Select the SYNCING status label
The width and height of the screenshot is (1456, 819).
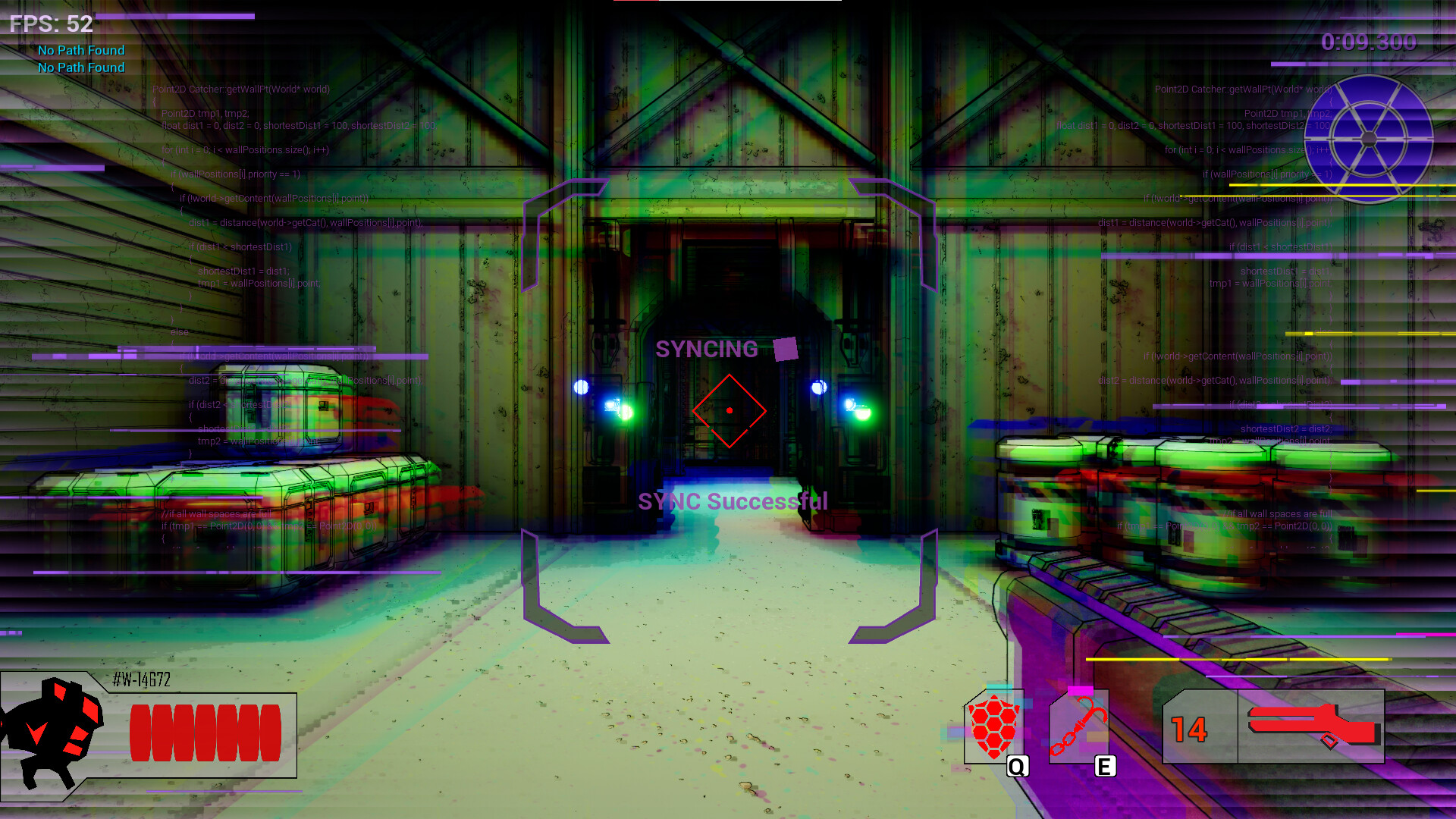[x=707, y=350]
